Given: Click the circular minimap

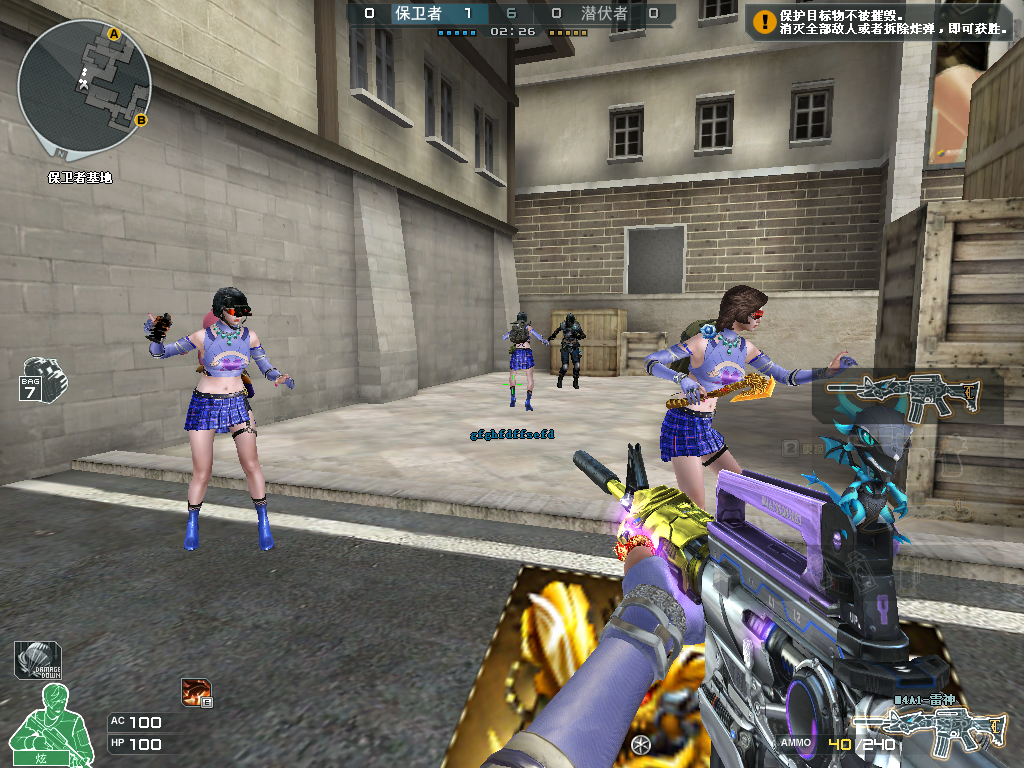Looking at the screenshot, I should coord(84,84).
